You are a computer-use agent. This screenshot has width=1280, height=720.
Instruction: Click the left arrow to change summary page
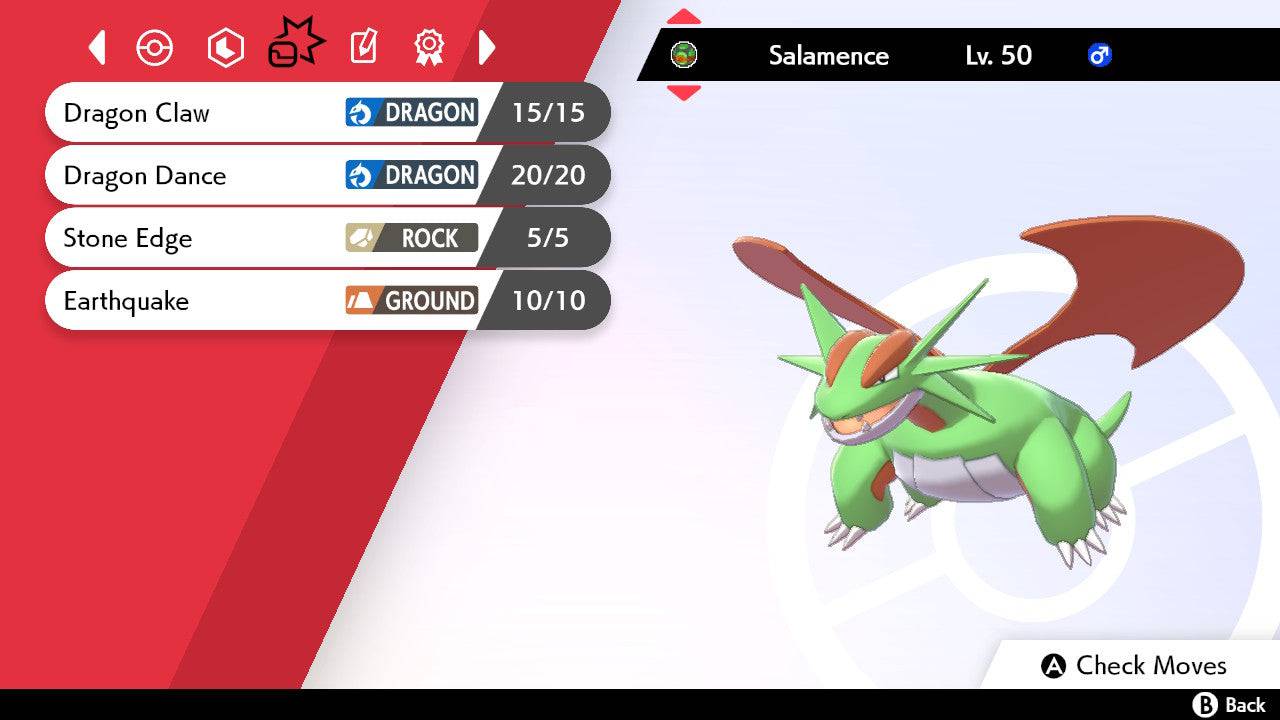click(x=97, y=47)
